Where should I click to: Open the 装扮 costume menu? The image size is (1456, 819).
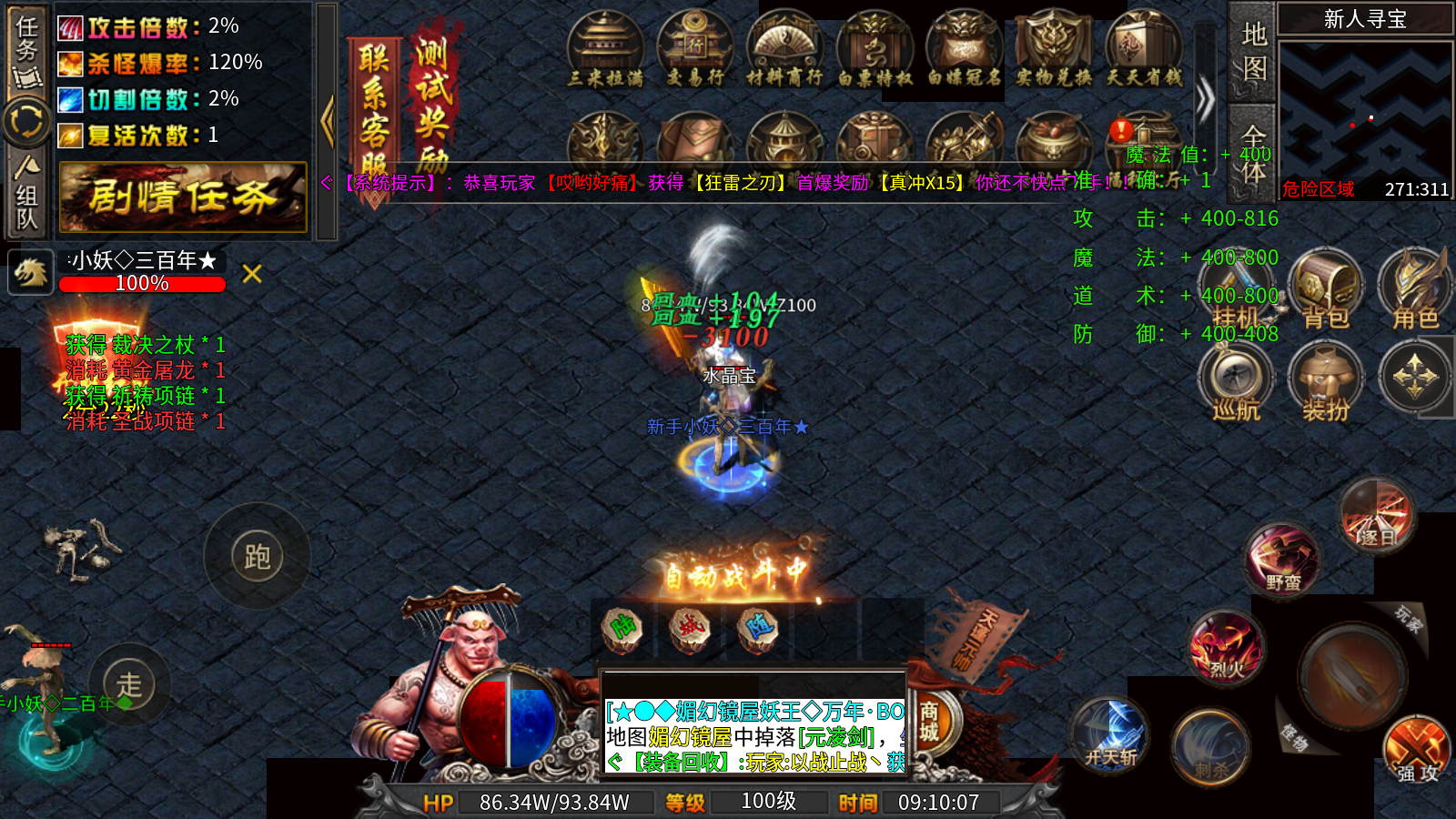(x=1326, y=382)
